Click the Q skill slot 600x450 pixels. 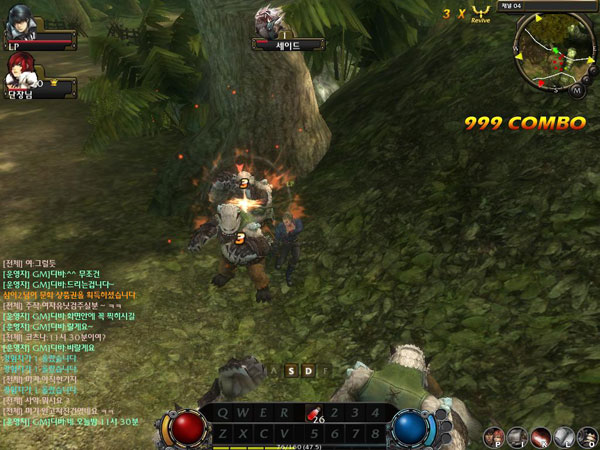click(222, 412)
